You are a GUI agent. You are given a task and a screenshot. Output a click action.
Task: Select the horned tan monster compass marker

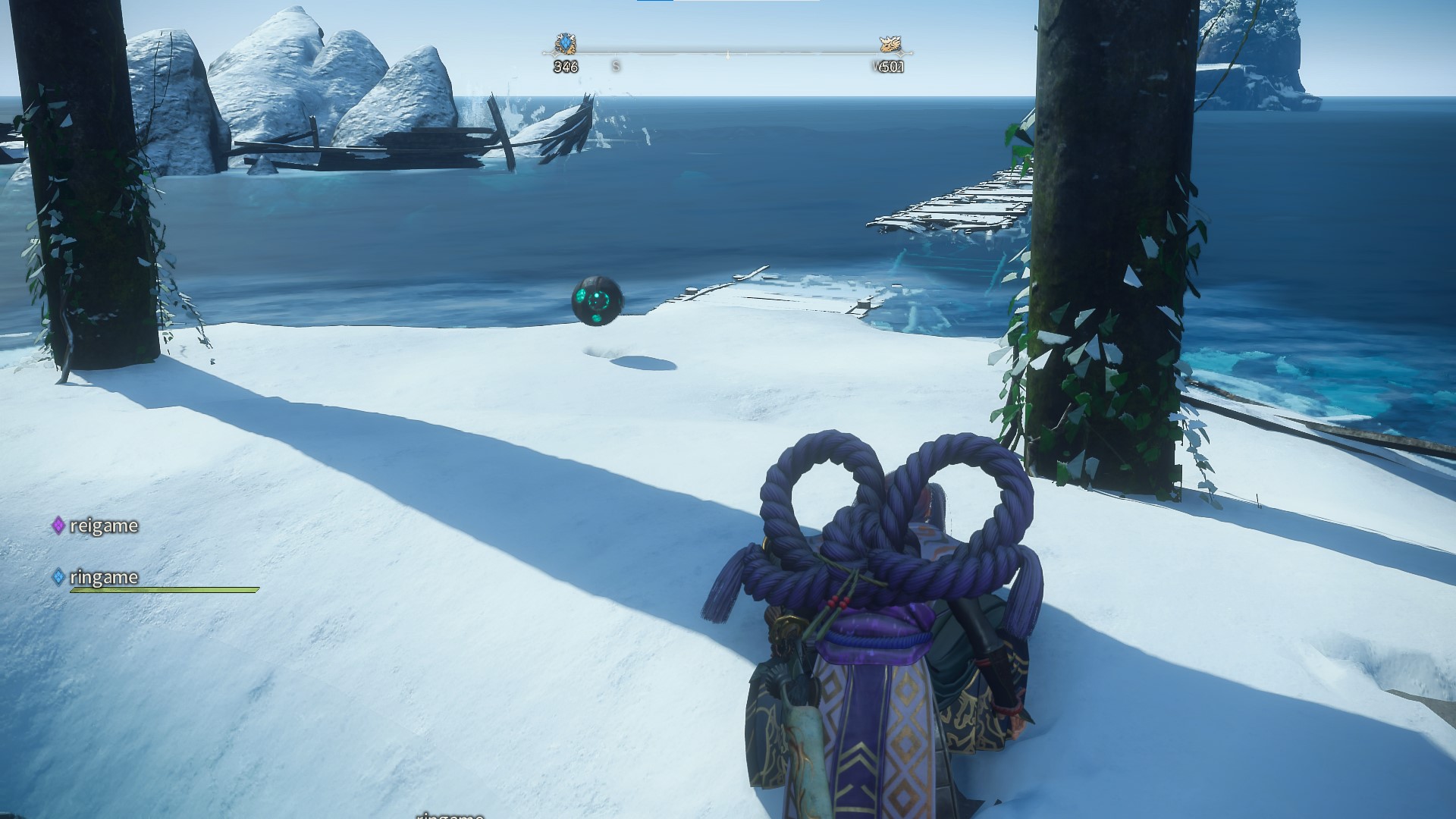[889, 44]
